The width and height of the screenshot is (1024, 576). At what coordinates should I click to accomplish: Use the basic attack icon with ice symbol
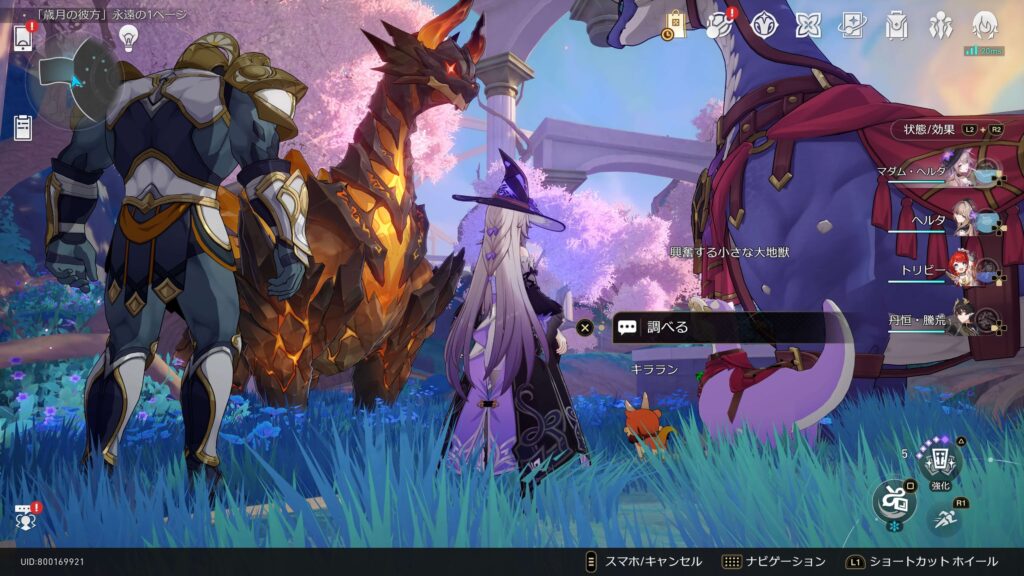892,500
